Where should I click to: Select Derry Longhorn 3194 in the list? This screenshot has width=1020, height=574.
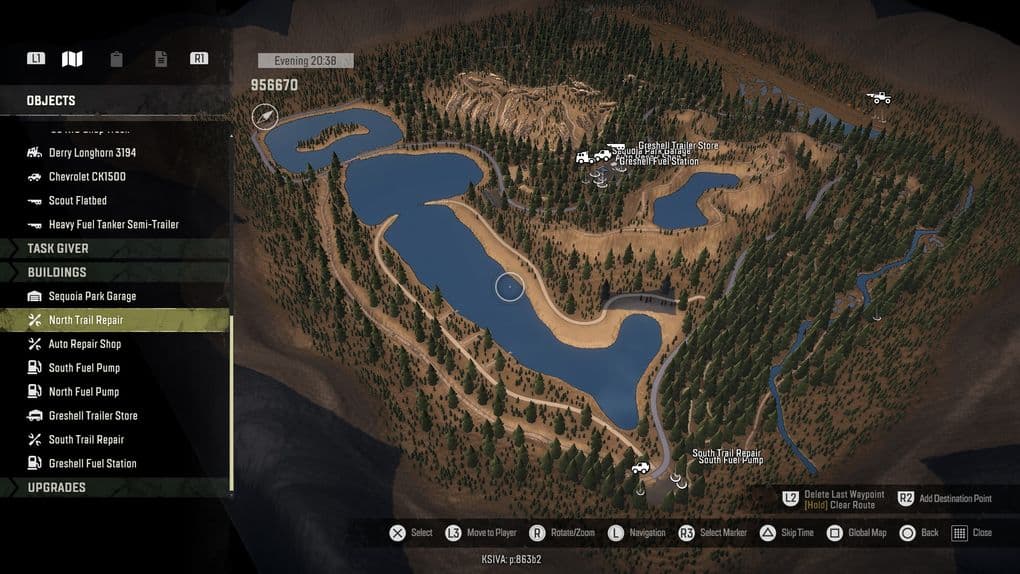[x=92, y=153]
